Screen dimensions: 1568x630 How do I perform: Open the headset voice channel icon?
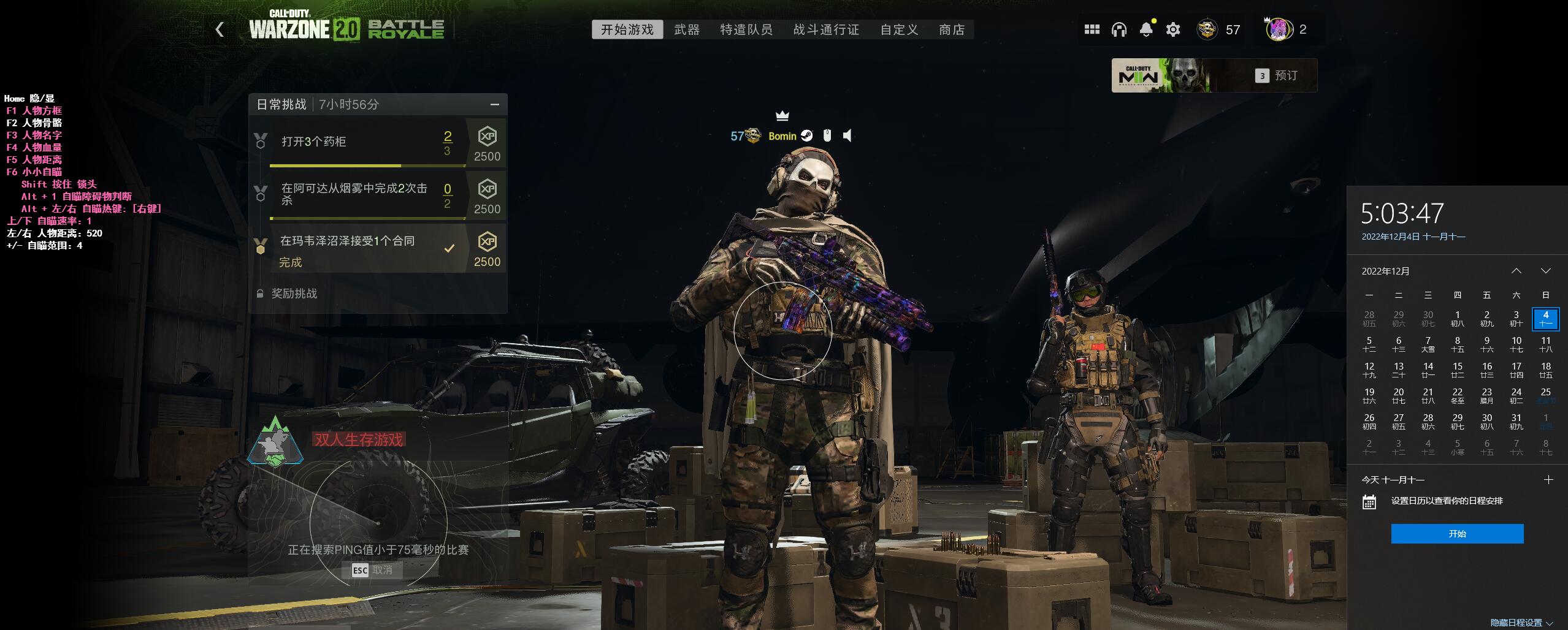tap(1119, 29)
